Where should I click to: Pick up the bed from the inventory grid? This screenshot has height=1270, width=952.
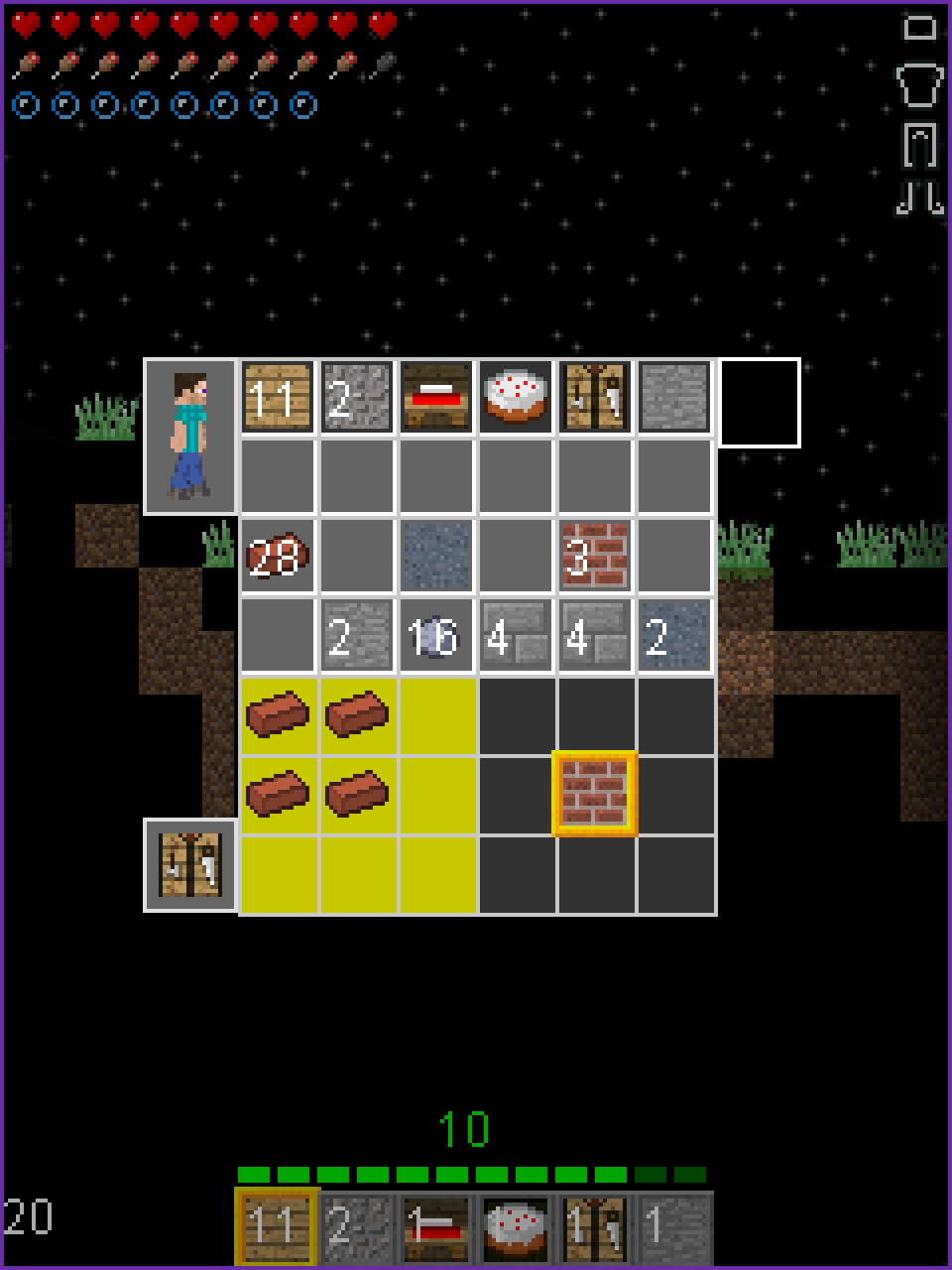[436, 398]
